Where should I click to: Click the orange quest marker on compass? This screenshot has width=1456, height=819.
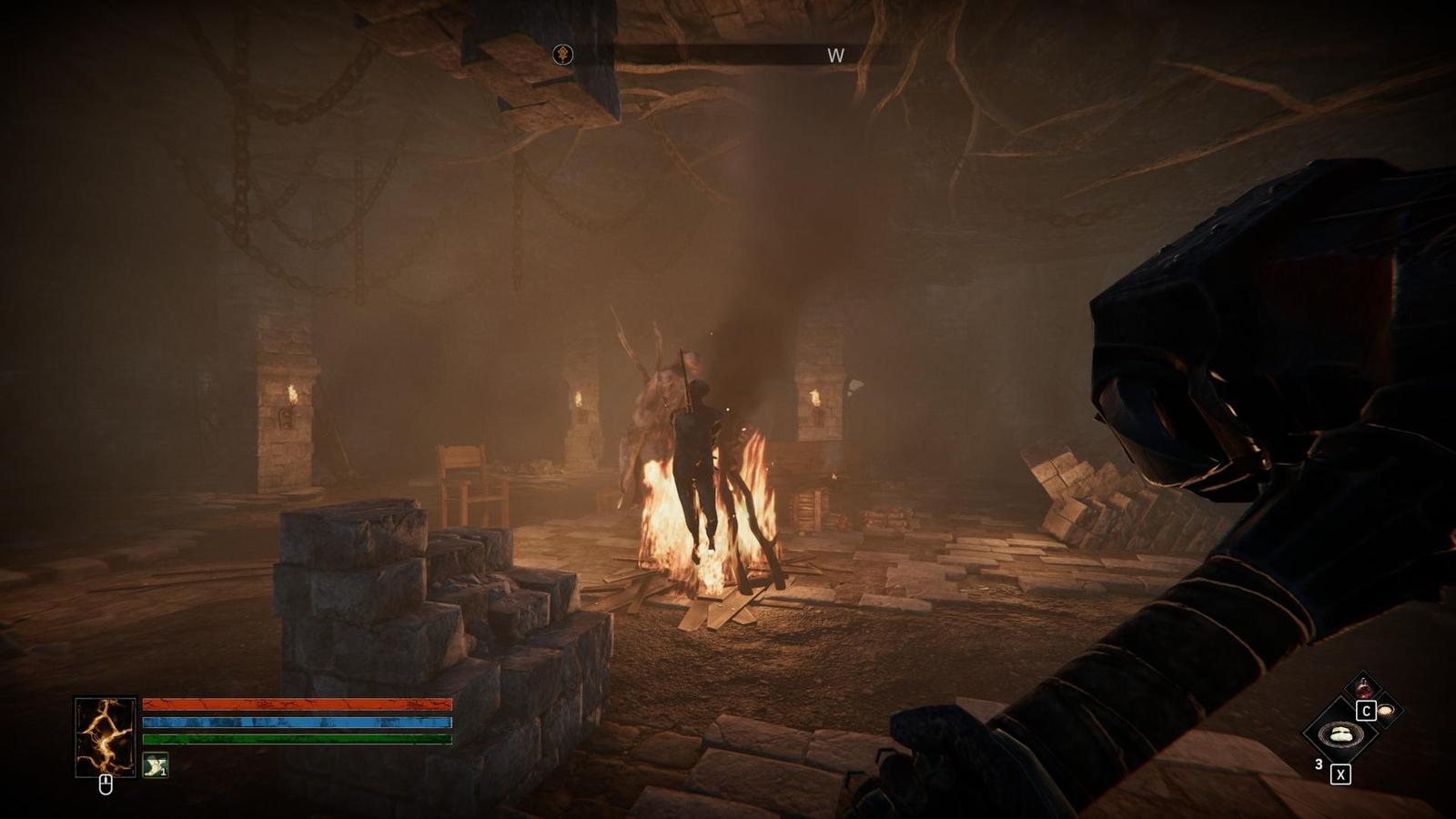click(x=563, y=55)
